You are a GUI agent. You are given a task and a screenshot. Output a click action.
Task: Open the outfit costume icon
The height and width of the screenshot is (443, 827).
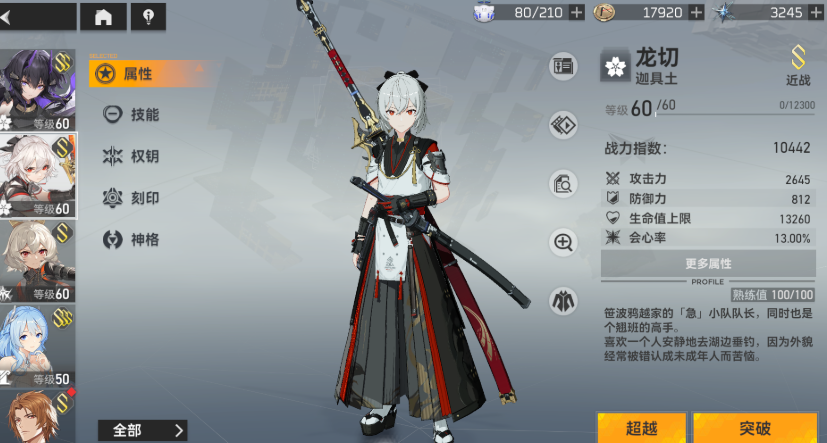[x=563, y=300]
